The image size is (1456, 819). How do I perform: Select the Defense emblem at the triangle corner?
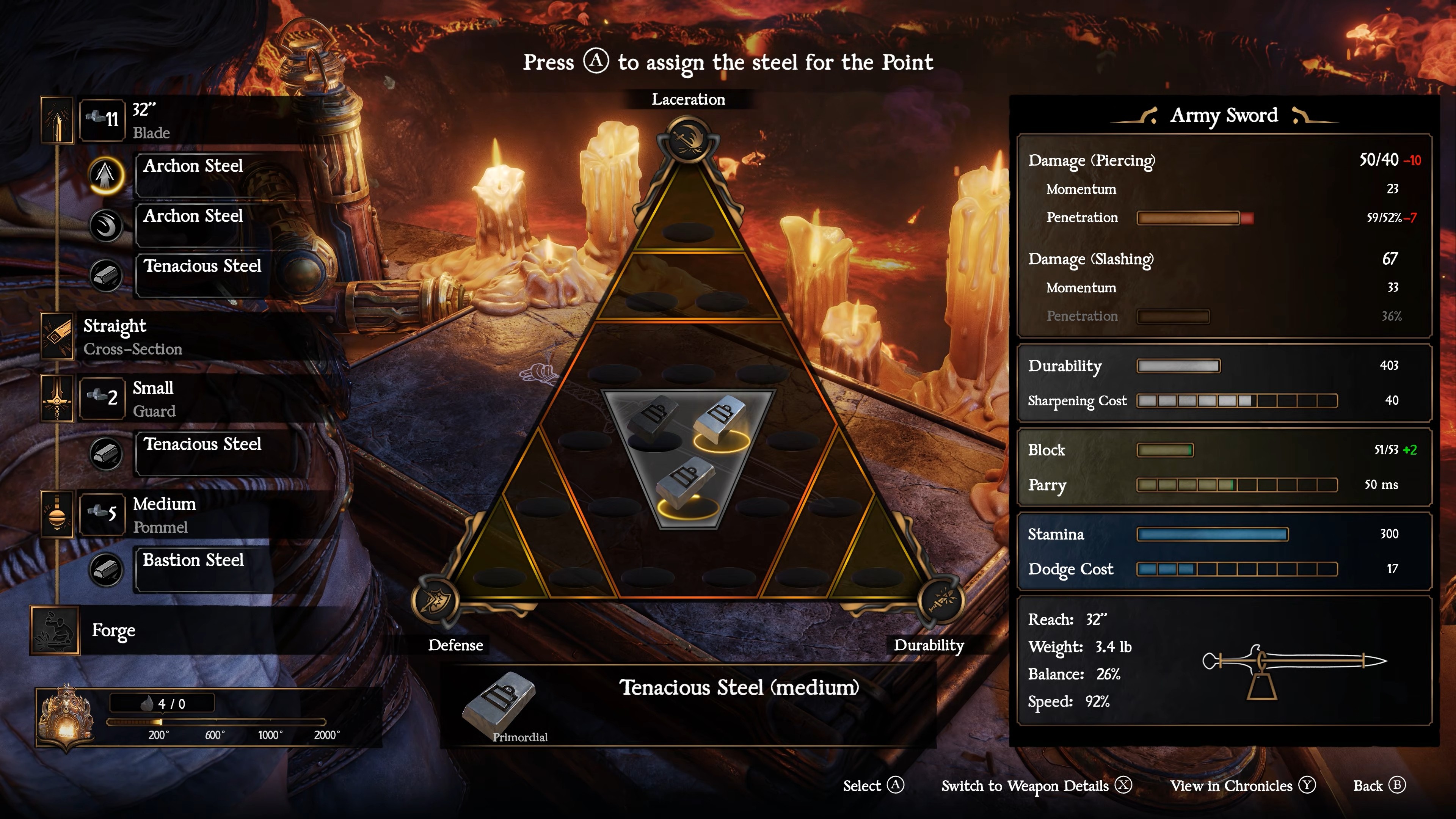point(435,600)
